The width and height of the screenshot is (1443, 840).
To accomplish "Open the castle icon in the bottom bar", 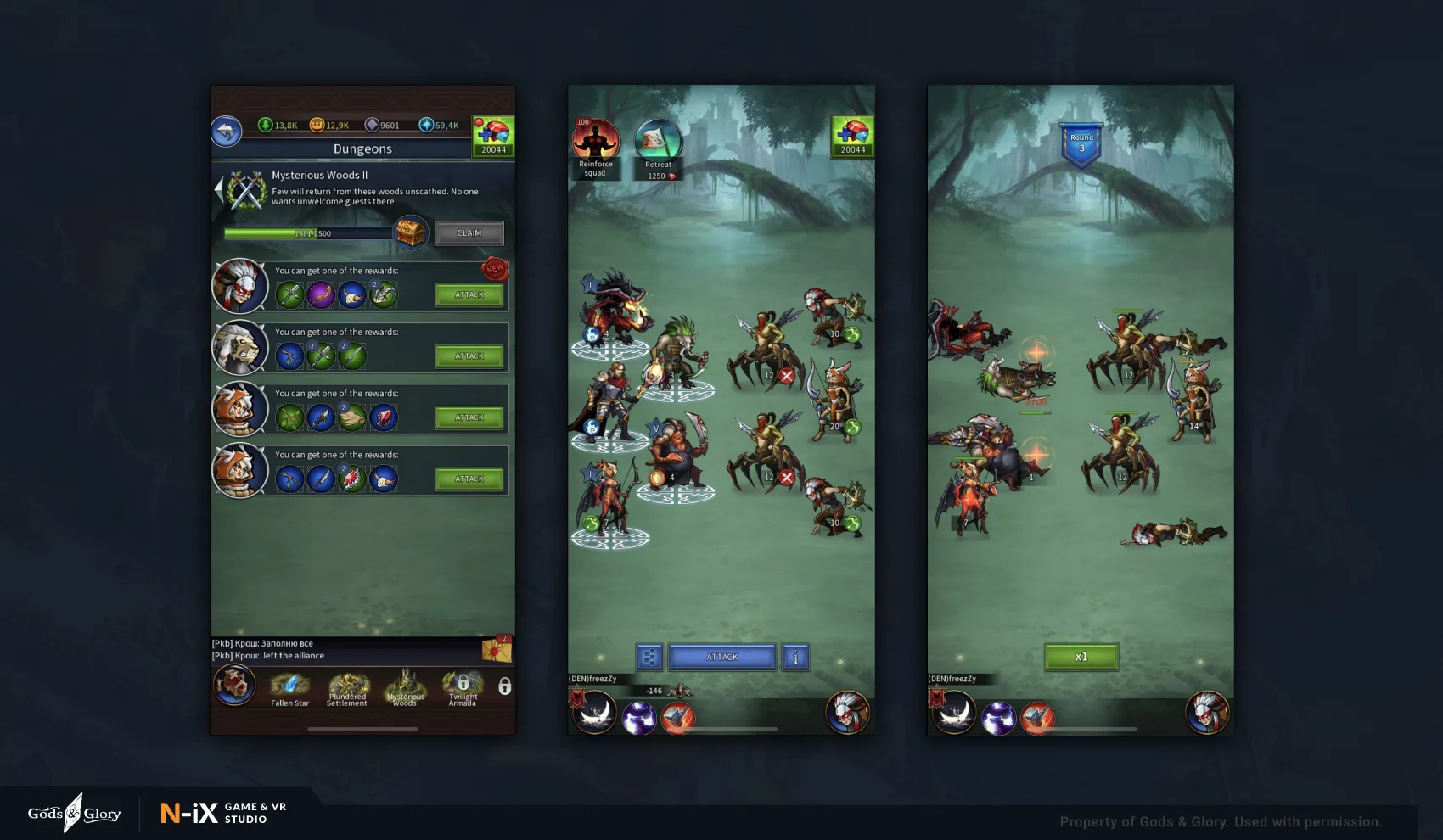I will (234, 685).
